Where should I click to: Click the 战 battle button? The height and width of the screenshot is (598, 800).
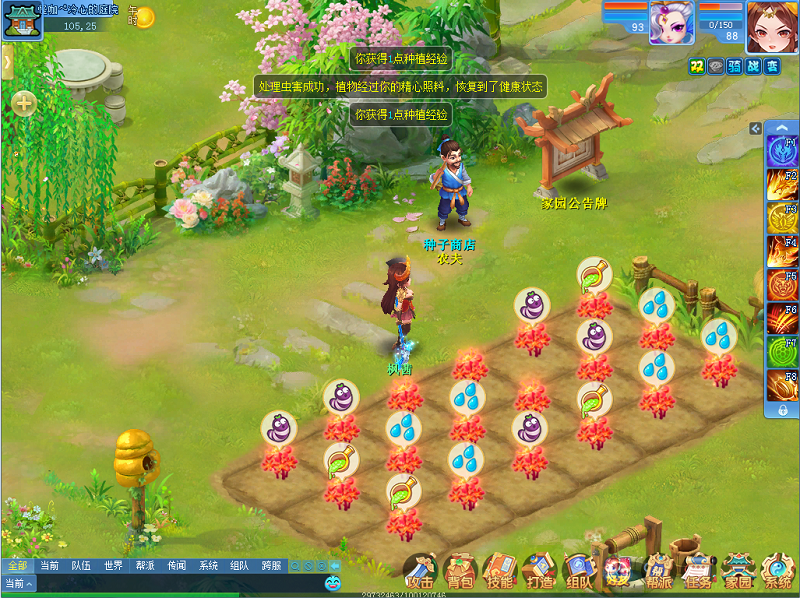click(x=754, y=66)
